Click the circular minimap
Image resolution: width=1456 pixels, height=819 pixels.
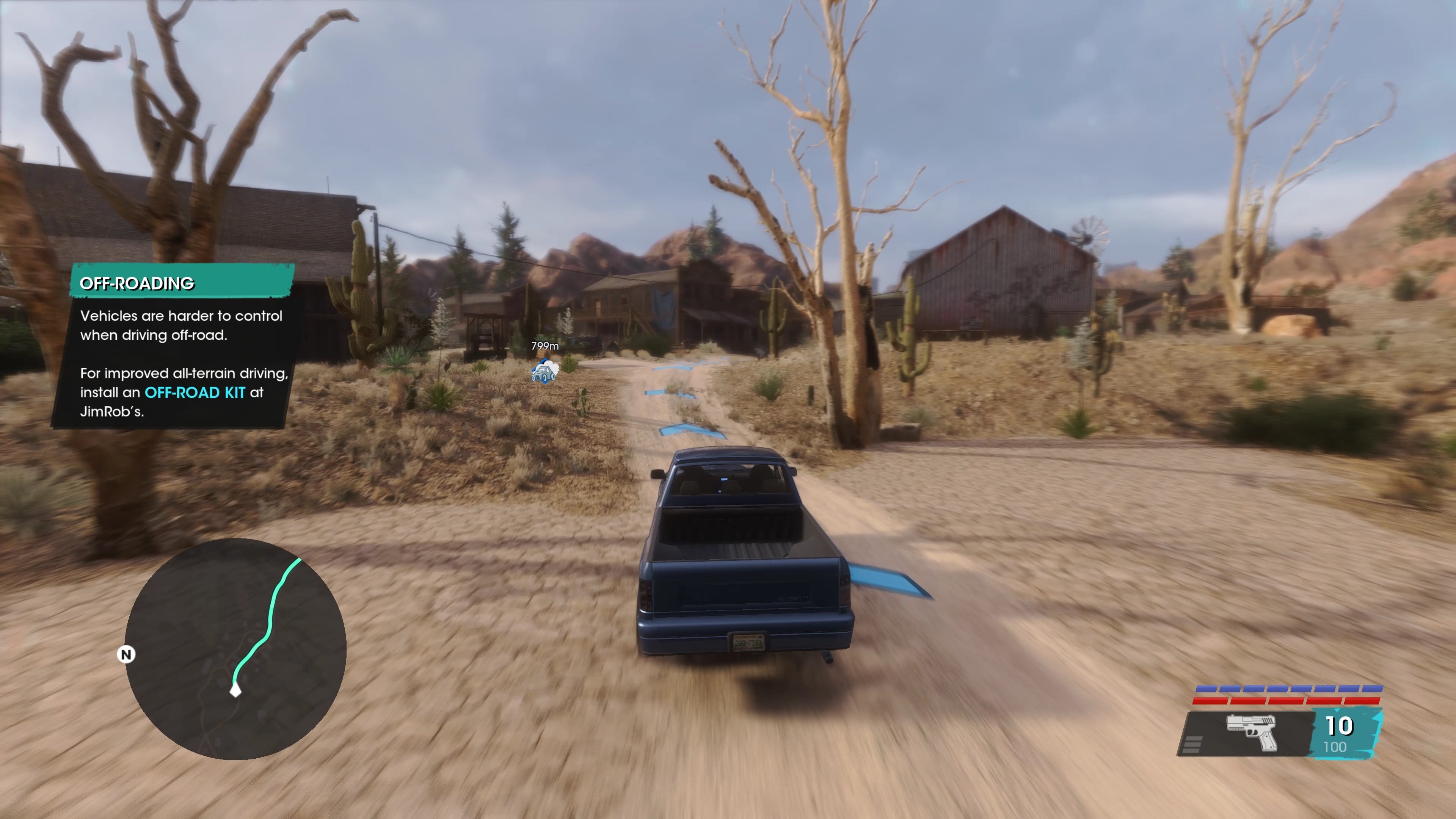pos(235,649)
